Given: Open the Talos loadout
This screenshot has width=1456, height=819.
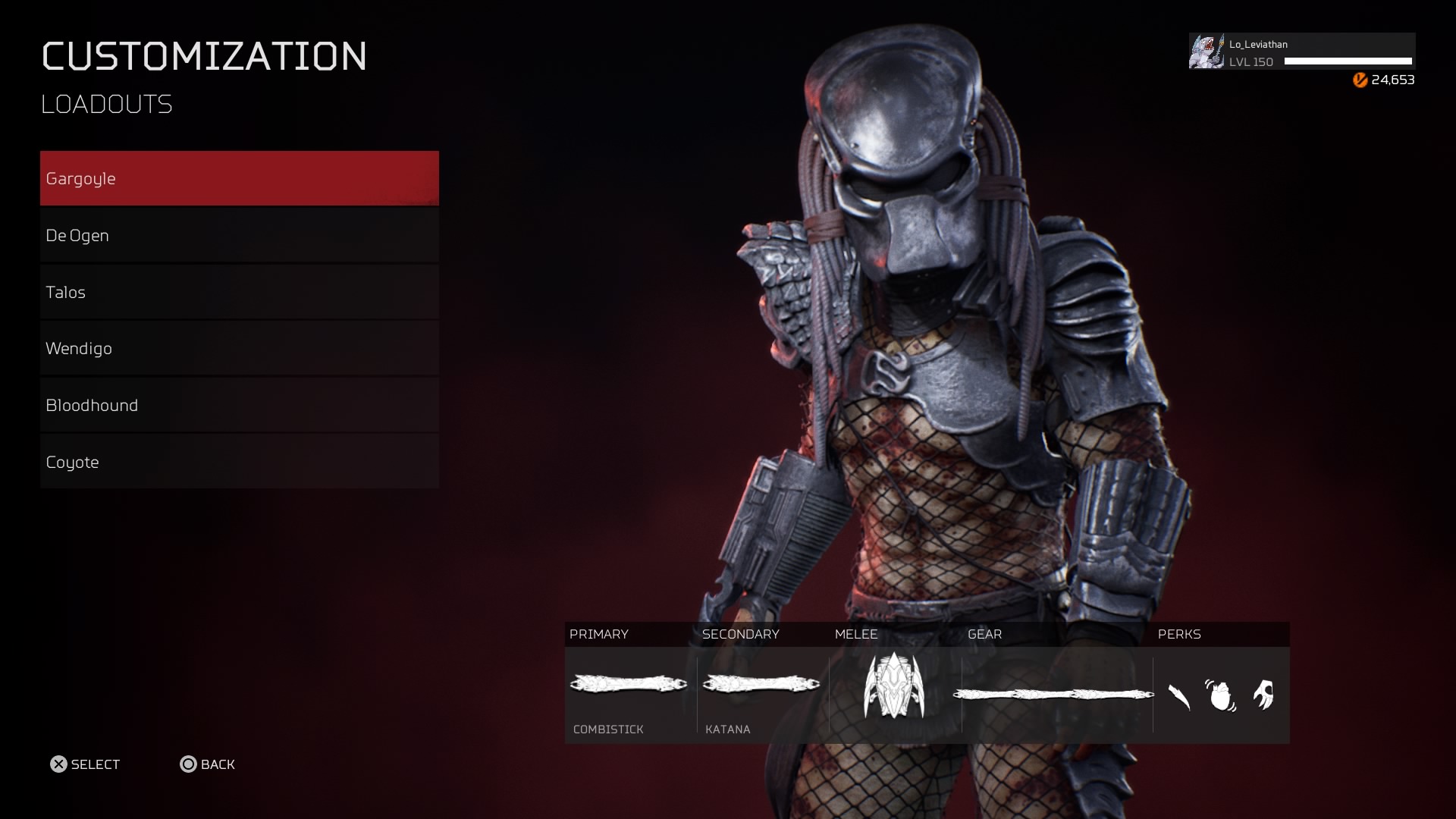Looking at the screenshot, I should tap(239, 292).
